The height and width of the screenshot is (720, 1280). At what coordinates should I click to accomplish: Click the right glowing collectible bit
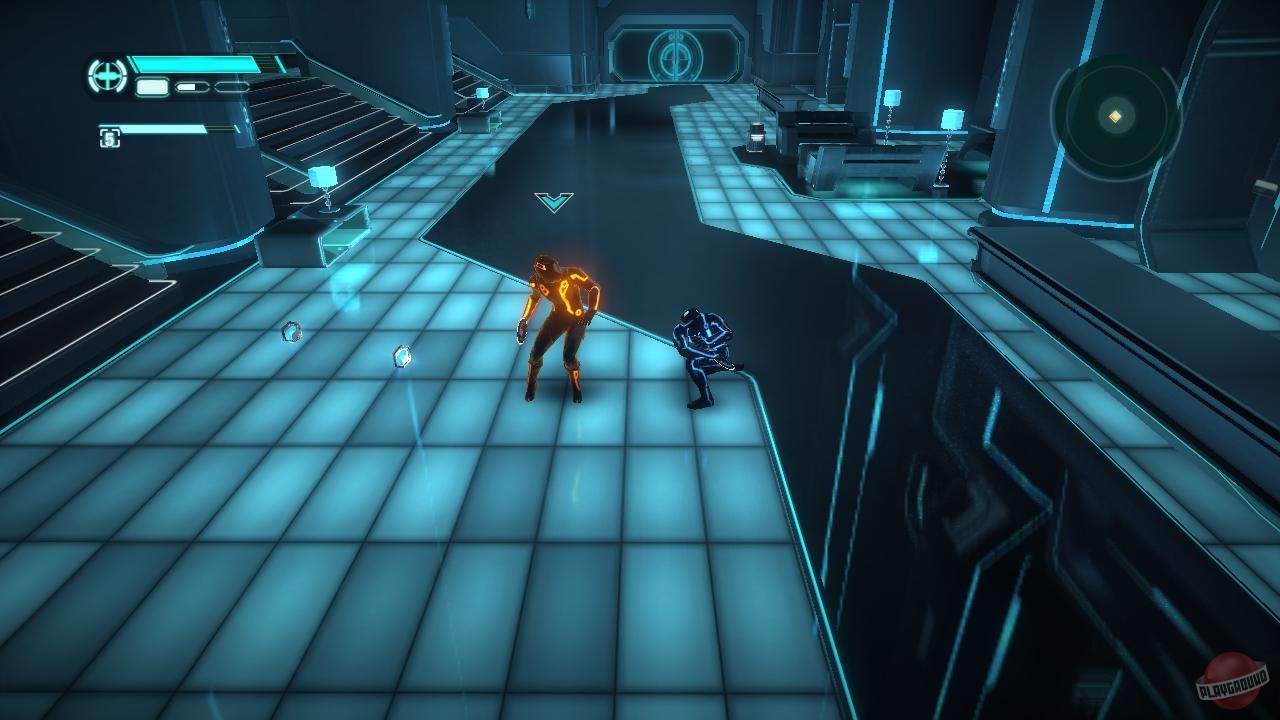[400, 355]
